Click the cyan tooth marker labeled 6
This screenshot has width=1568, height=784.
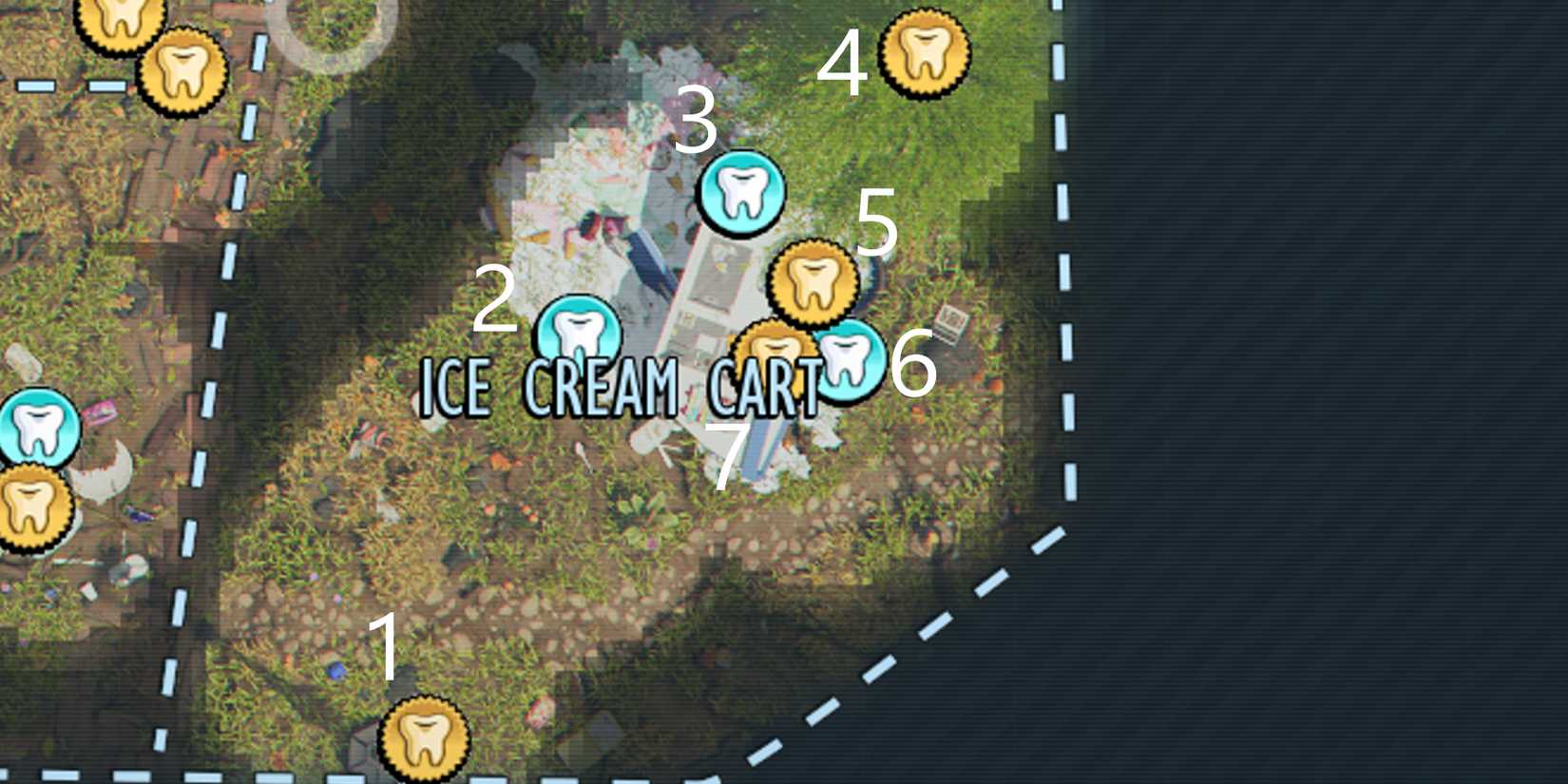click(849, 361)
